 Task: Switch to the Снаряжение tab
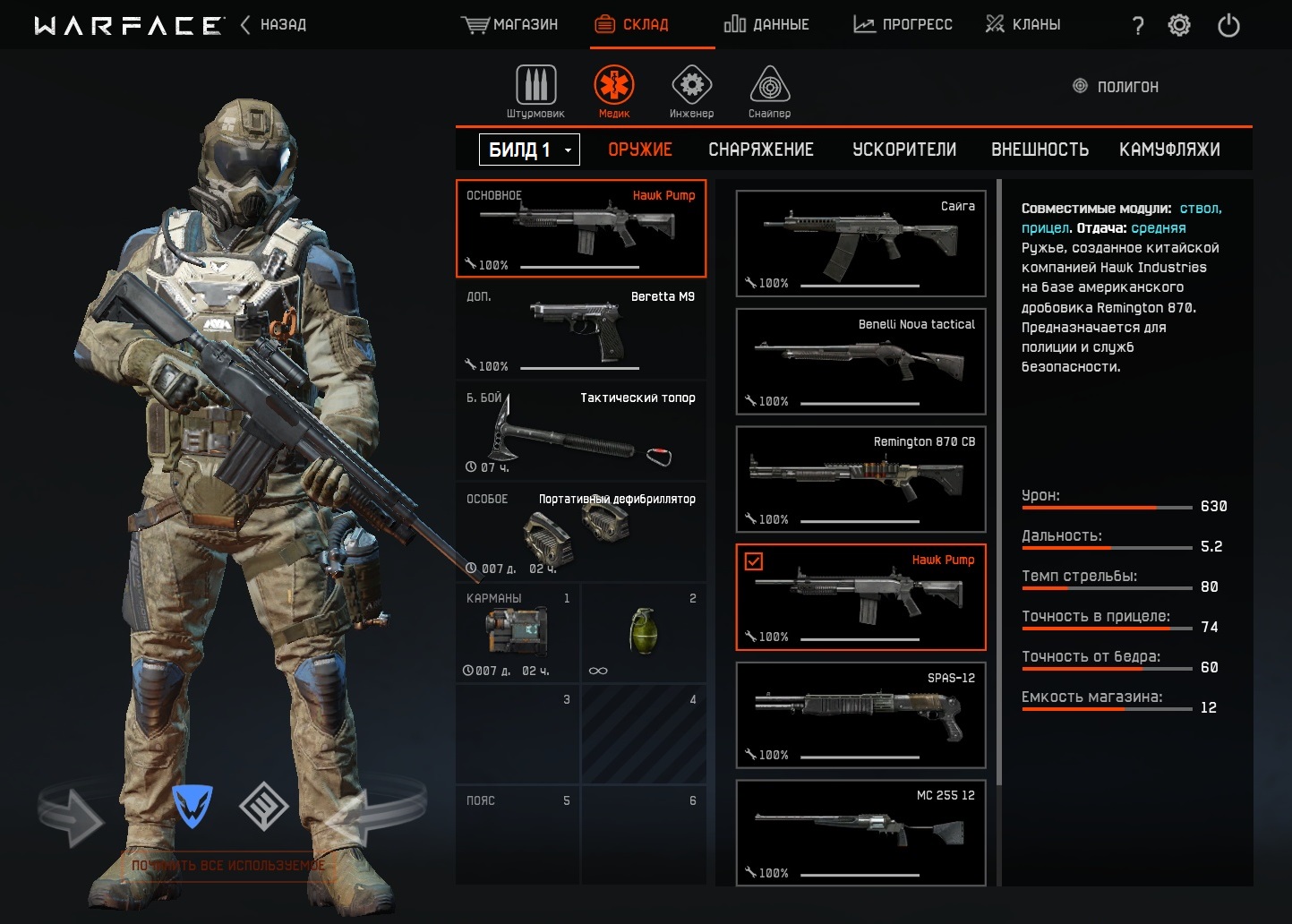pos(761,150)
